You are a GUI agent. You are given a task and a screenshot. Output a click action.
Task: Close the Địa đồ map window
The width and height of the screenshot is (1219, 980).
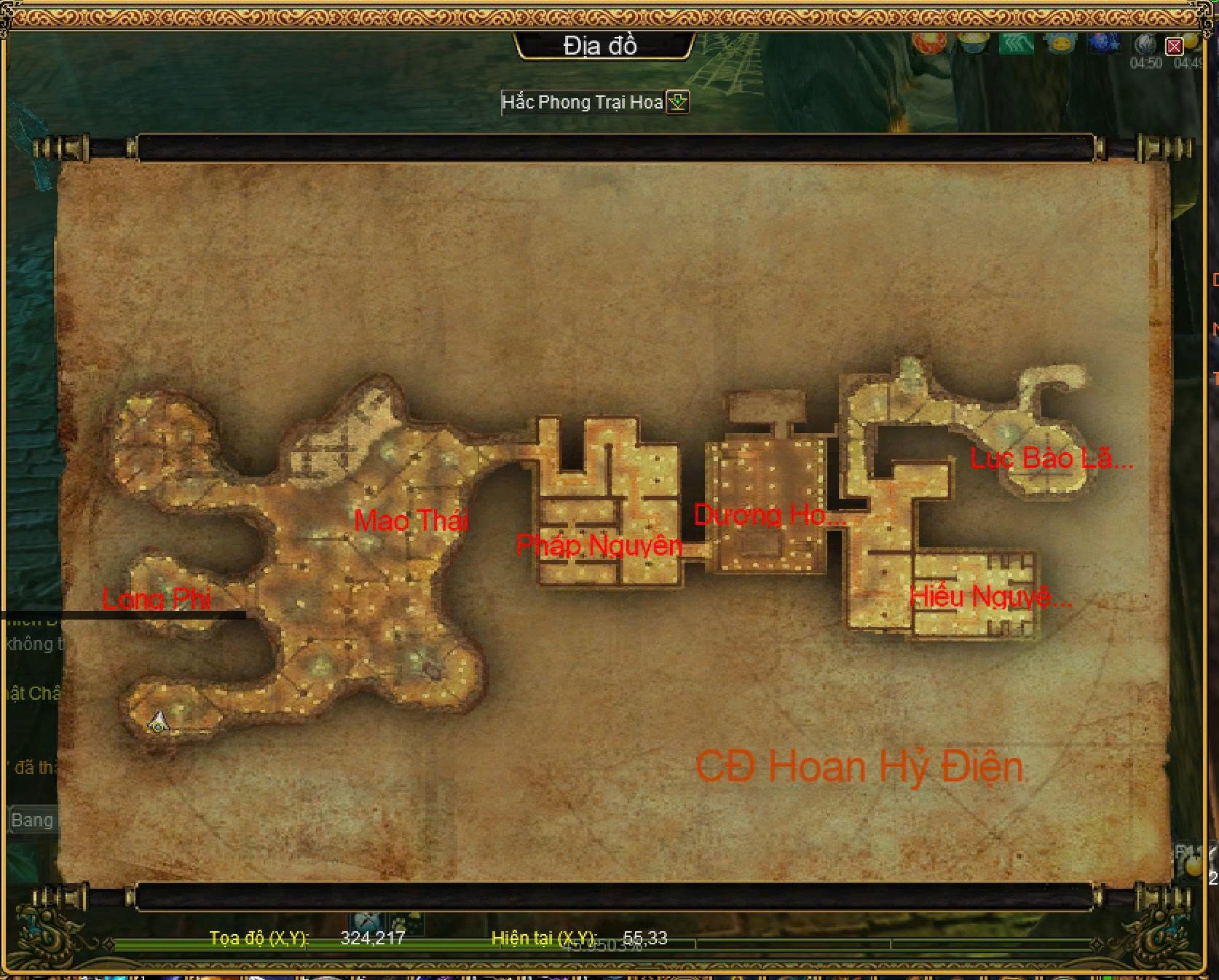pyautogui.click(x=1174, y=47)
